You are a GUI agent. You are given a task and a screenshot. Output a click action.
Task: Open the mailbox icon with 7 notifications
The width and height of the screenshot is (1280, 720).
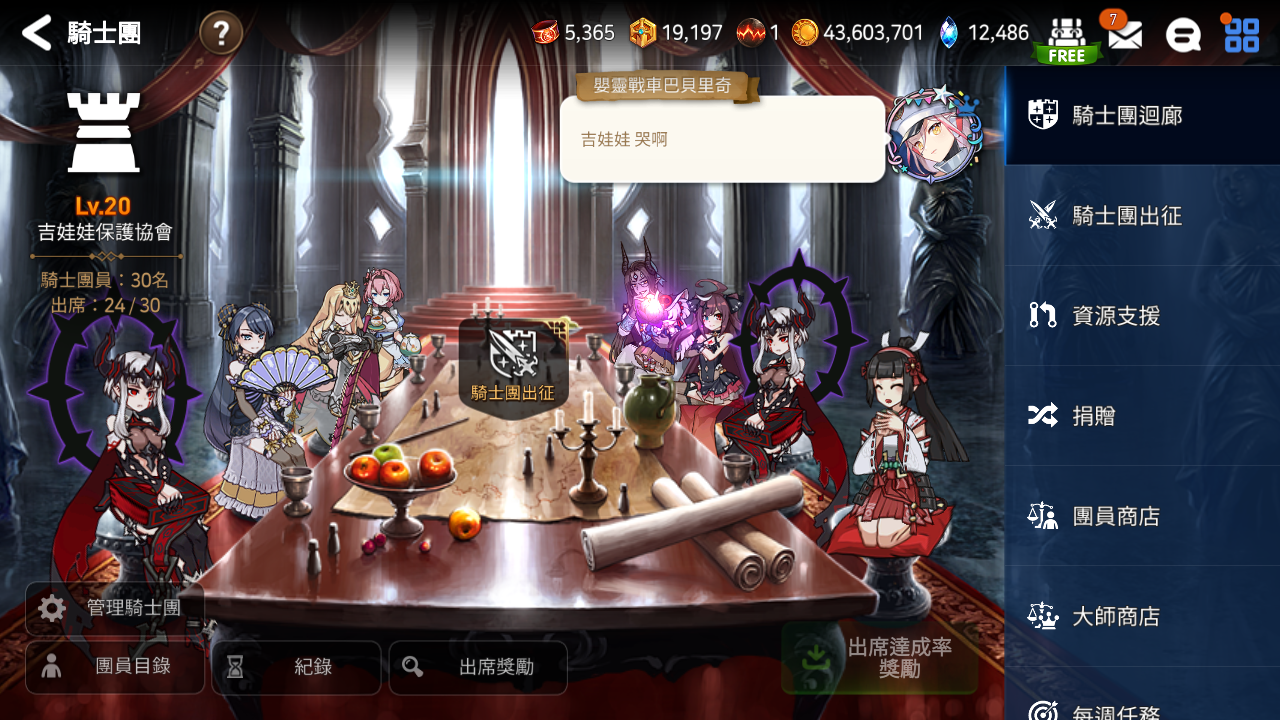(x=1124, y=33)
